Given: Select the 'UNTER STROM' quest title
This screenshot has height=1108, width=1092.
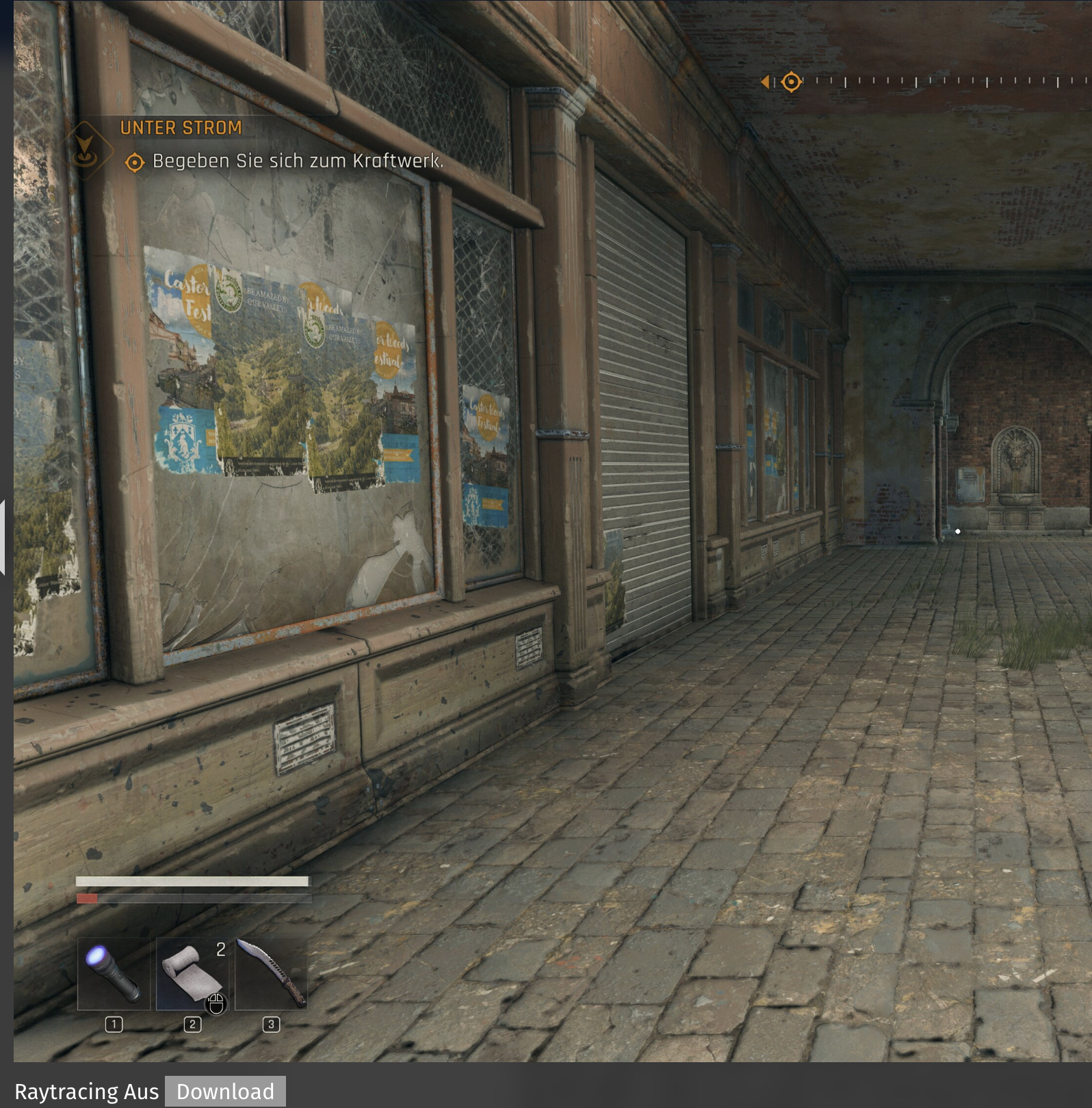Looking at the screenshot, I should [181, 128].
